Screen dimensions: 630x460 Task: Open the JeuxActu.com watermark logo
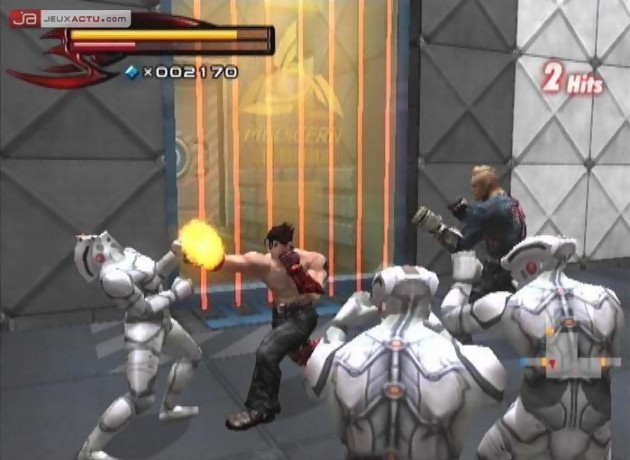(70, 18)
